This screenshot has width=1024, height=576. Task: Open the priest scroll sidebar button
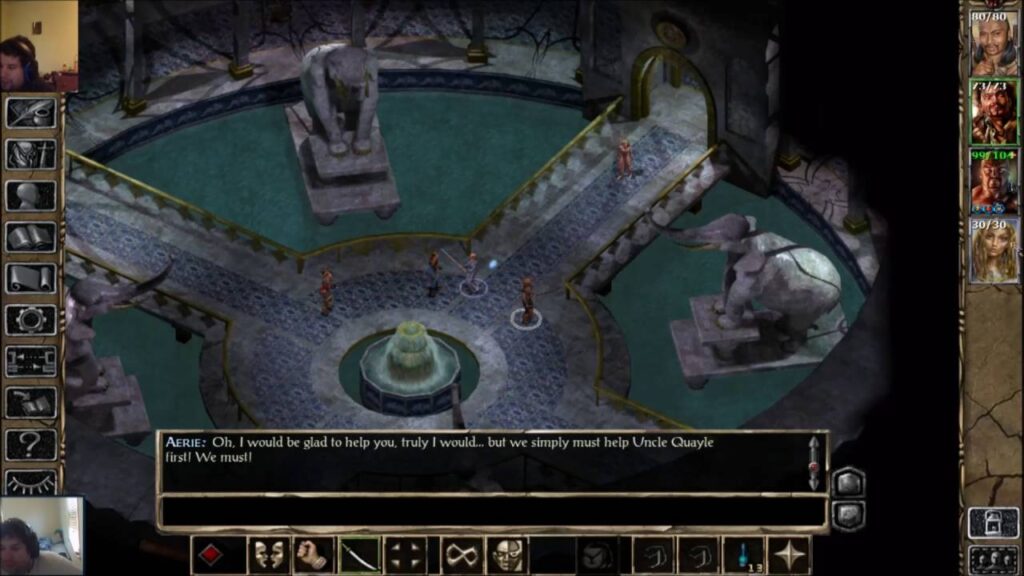coord(31,279)
